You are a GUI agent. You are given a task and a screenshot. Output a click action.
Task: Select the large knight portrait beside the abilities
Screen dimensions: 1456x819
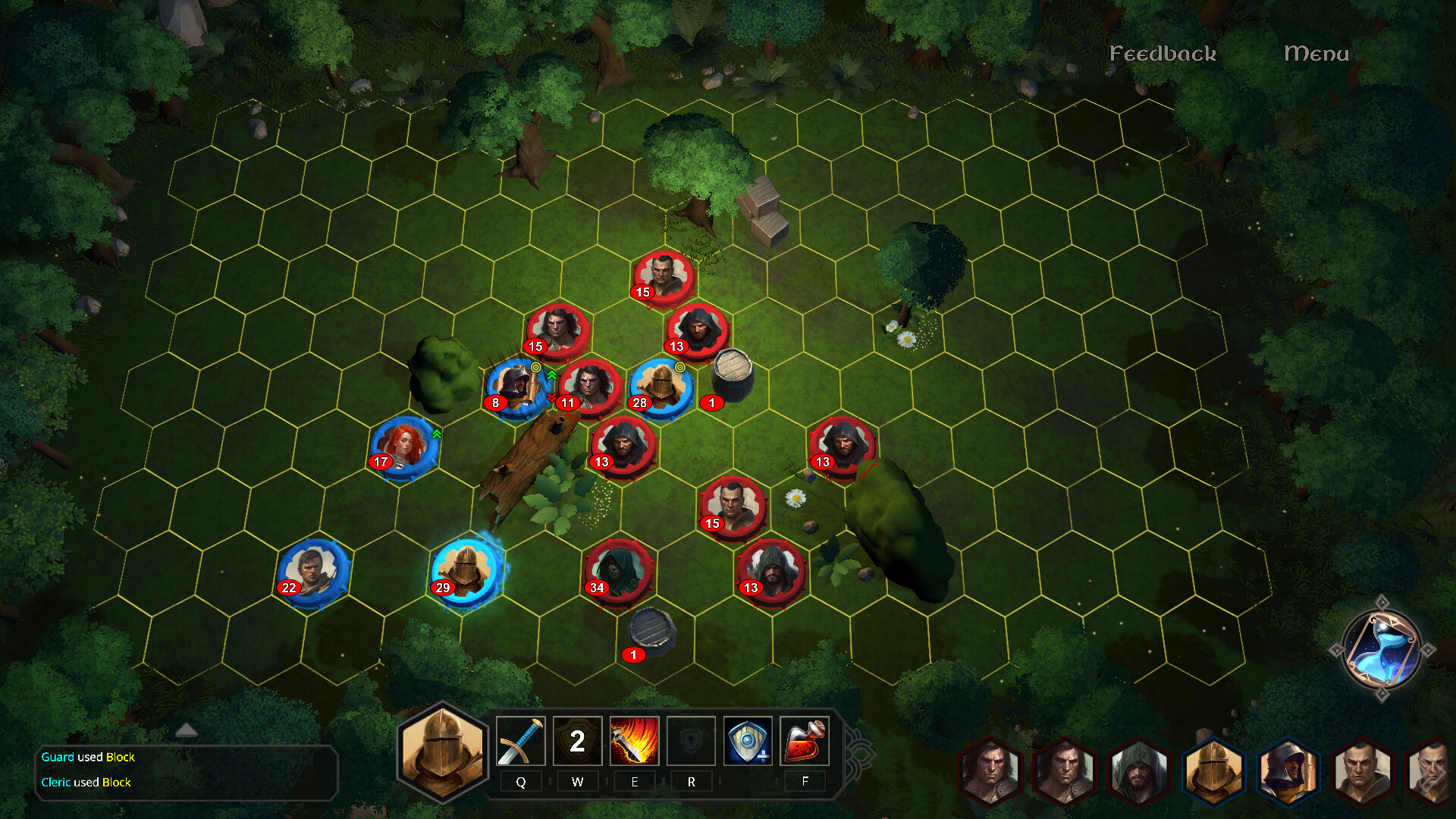[443, 752]
